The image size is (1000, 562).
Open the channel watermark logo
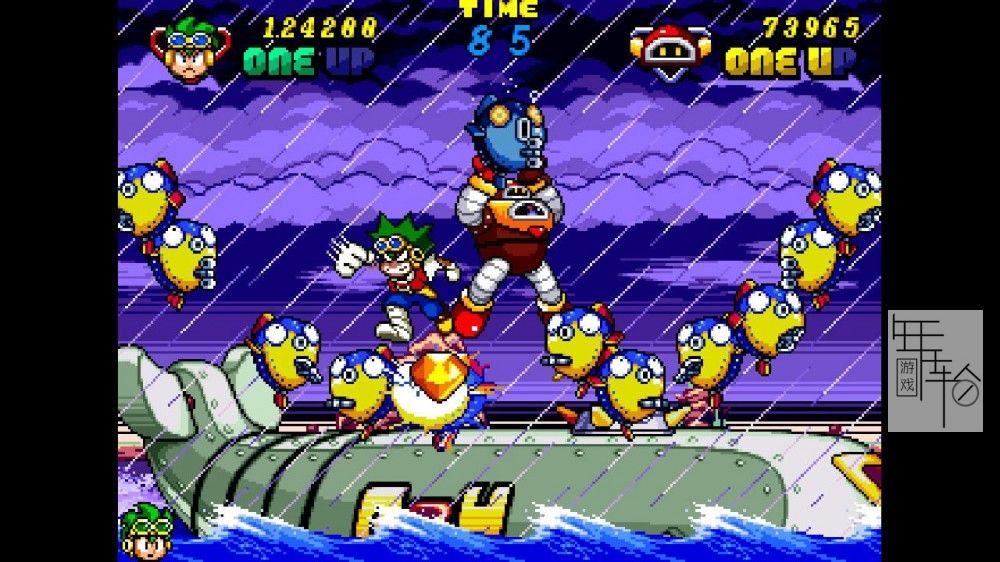pyautogui.click(x=935, y=370)
